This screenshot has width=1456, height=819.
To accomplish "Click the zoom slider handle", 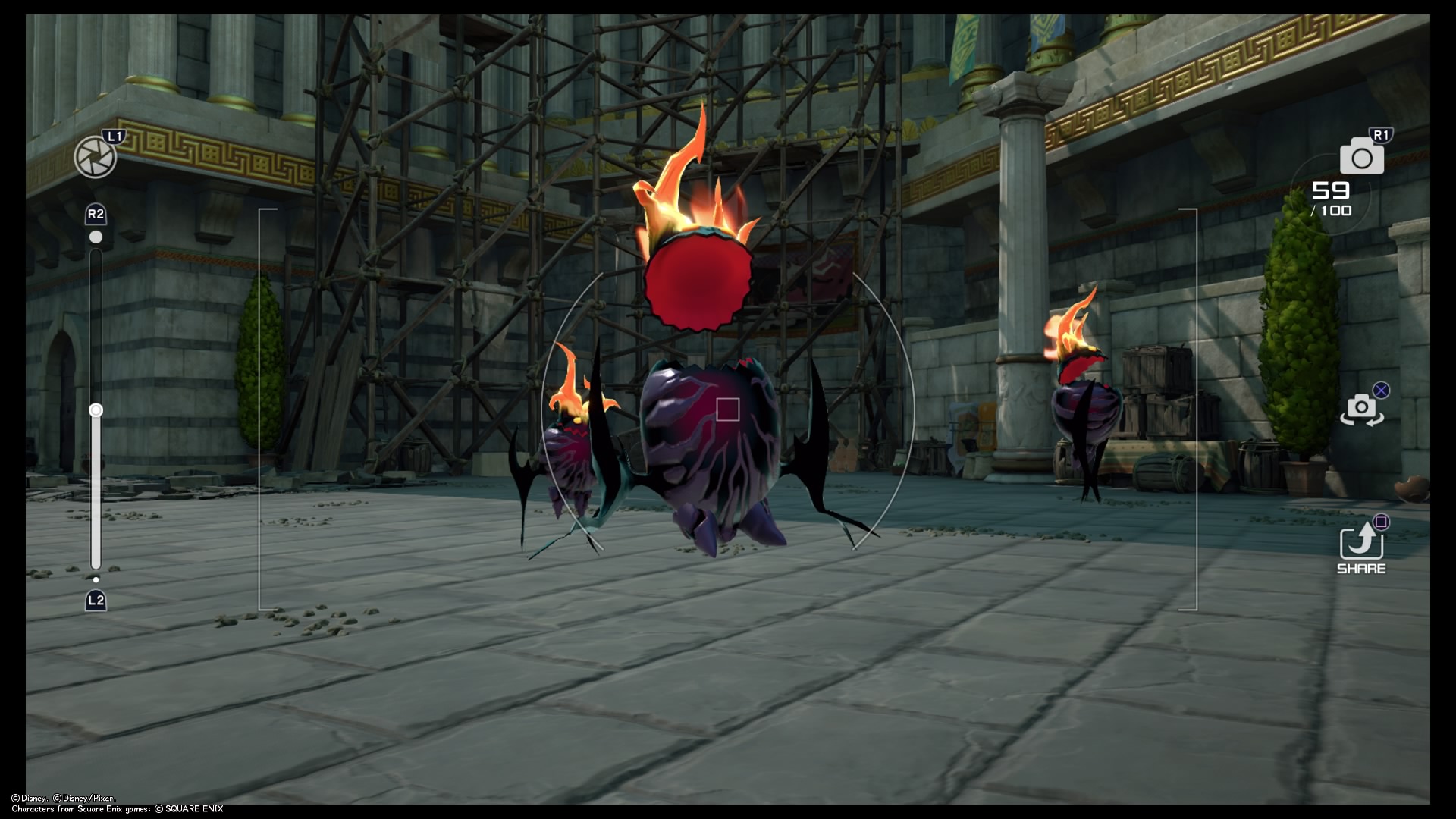I will tap(96, 409).
